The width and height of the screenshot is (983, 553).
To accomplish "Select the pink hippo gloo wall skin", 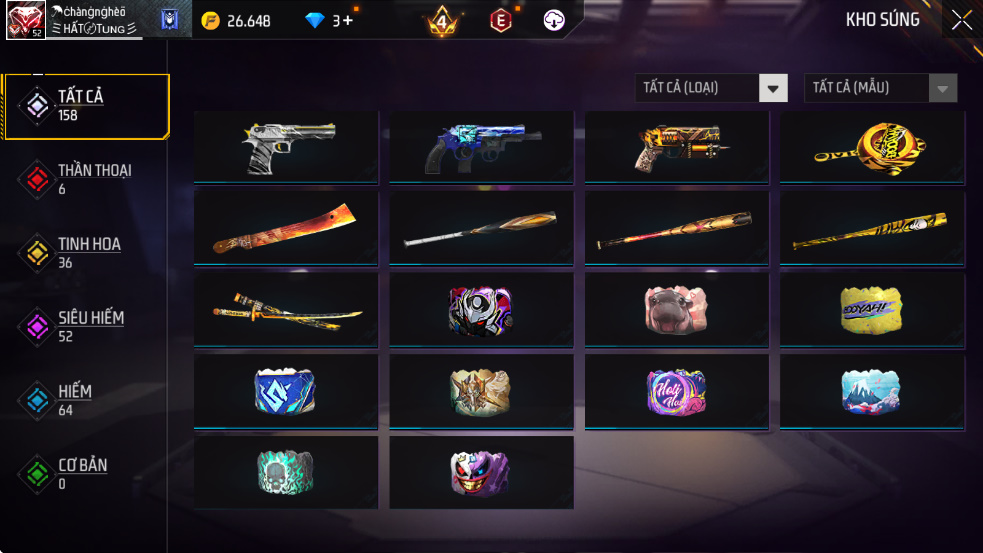I will 676,309.
